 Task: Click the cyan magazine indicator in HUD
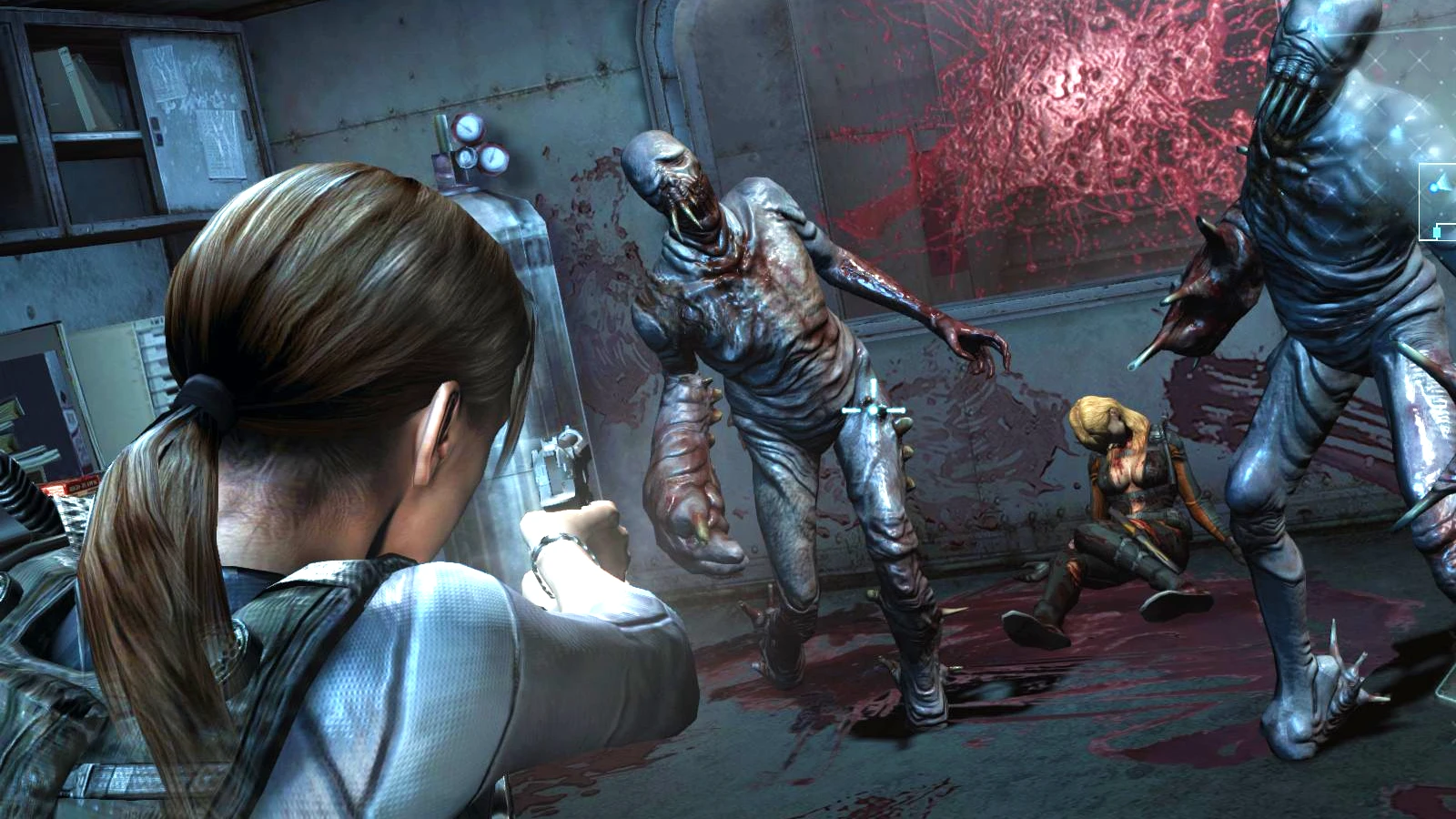point(1437,231)
